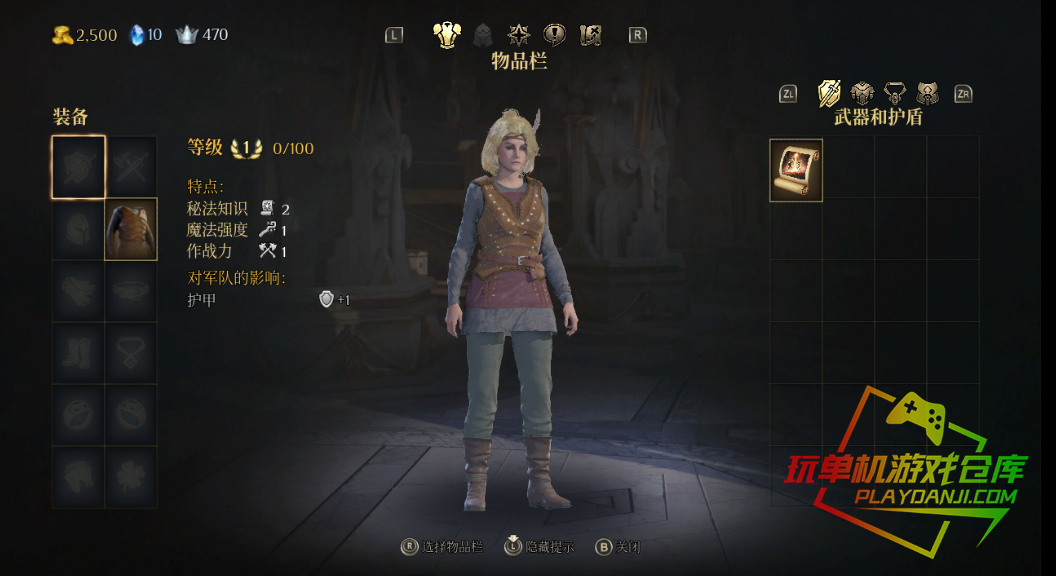The image size is (1056, 576).
Task: Select the empty helmet equipment slot
Action: (x=79, y=229)
